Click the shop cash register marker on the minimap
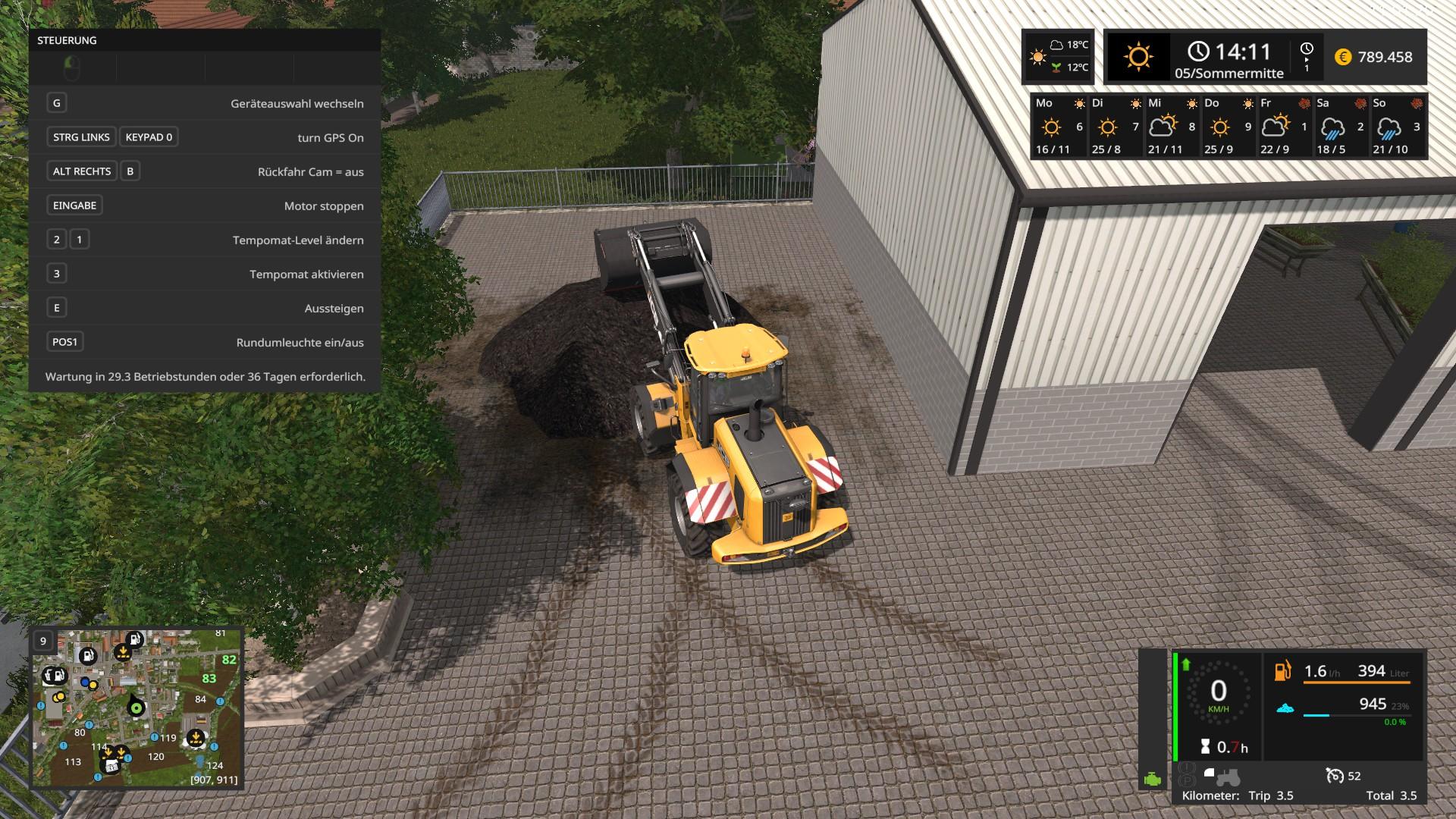Image resolution: width=1456 pixels, height=819 pixels. pyautogui.click(x=111, y=765)
